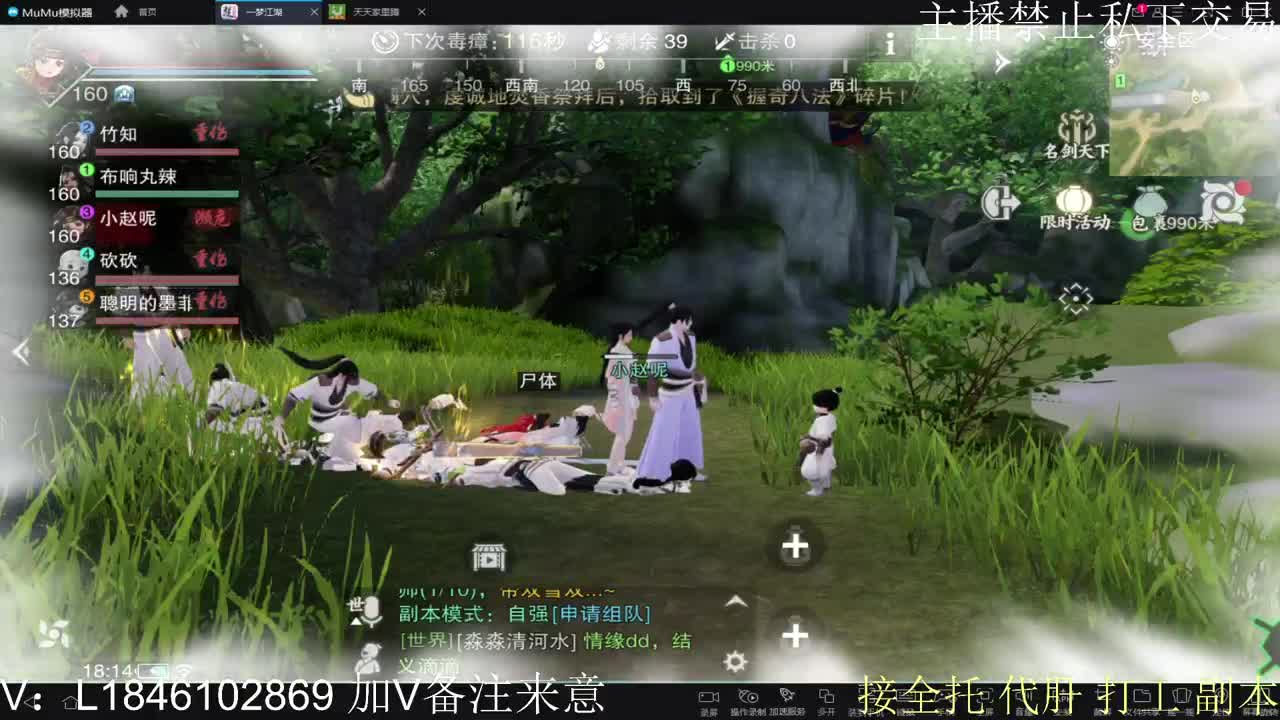This screenshot has height=720, width=1280.
Task: Toggle the crosshair target lock control
Action: [x=1076, y=296]
